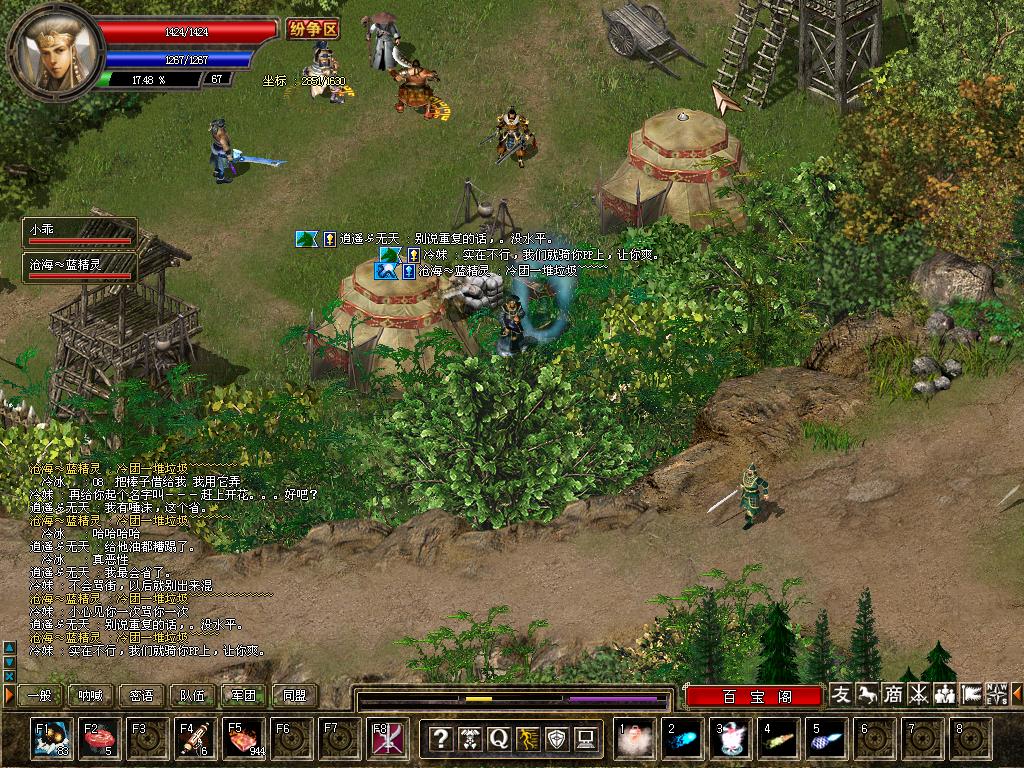
Task: Select party member 沧海～蓝精灵 frame
Action: coord(80,268)
